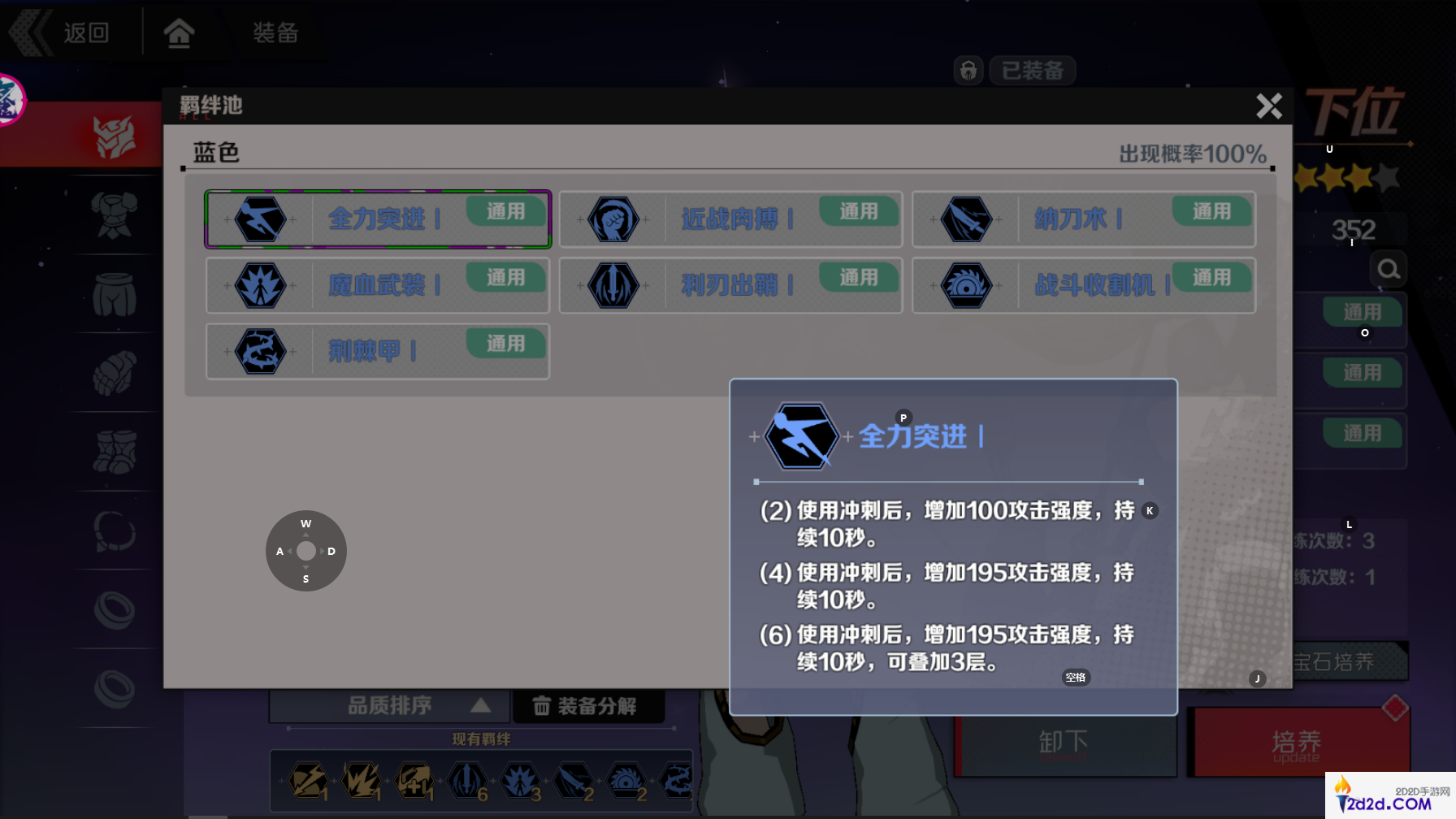The image size is (1456, 819).
Task: Open the 装备 tab at the top
Action: click(276, 32)
